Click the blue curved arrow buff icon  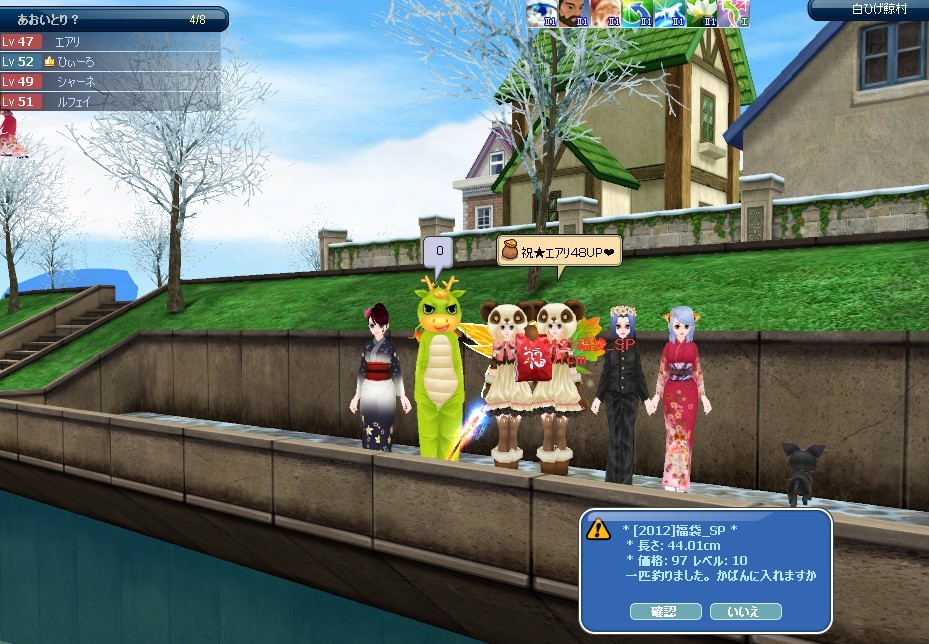click(637, 13)
